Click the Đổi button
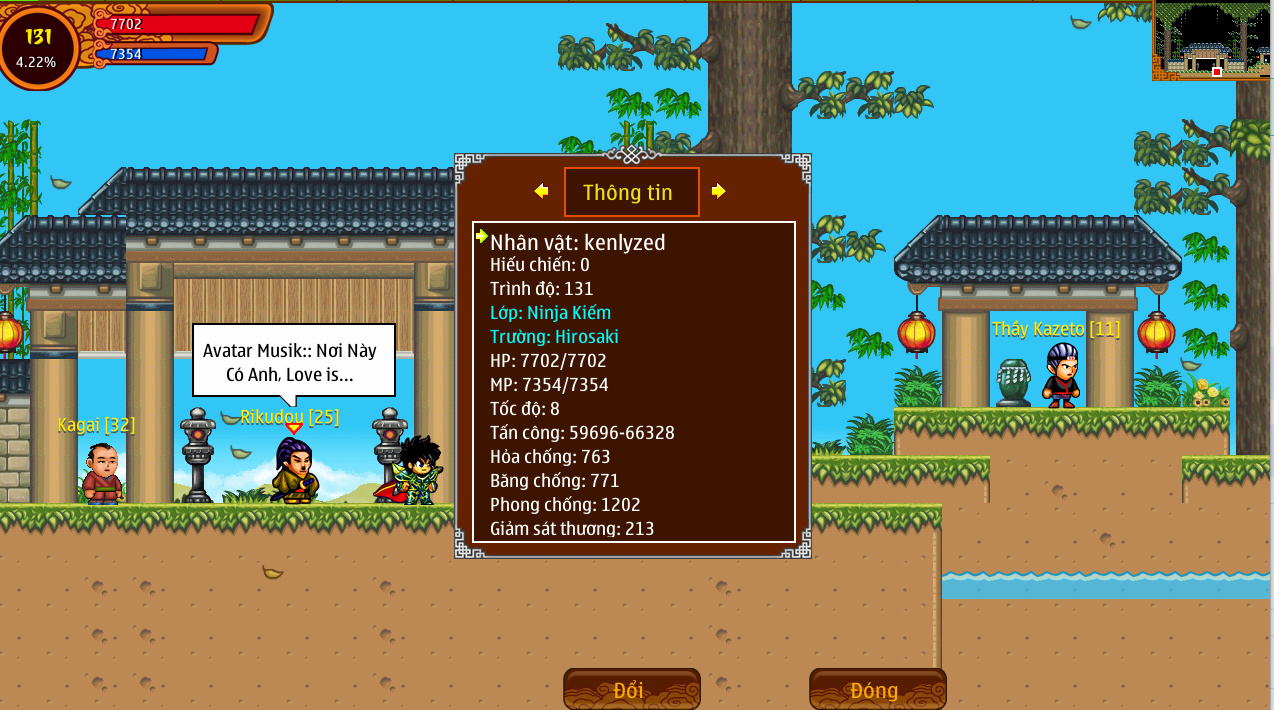This screenshot has height=710, width=1274. coord(631,690)
